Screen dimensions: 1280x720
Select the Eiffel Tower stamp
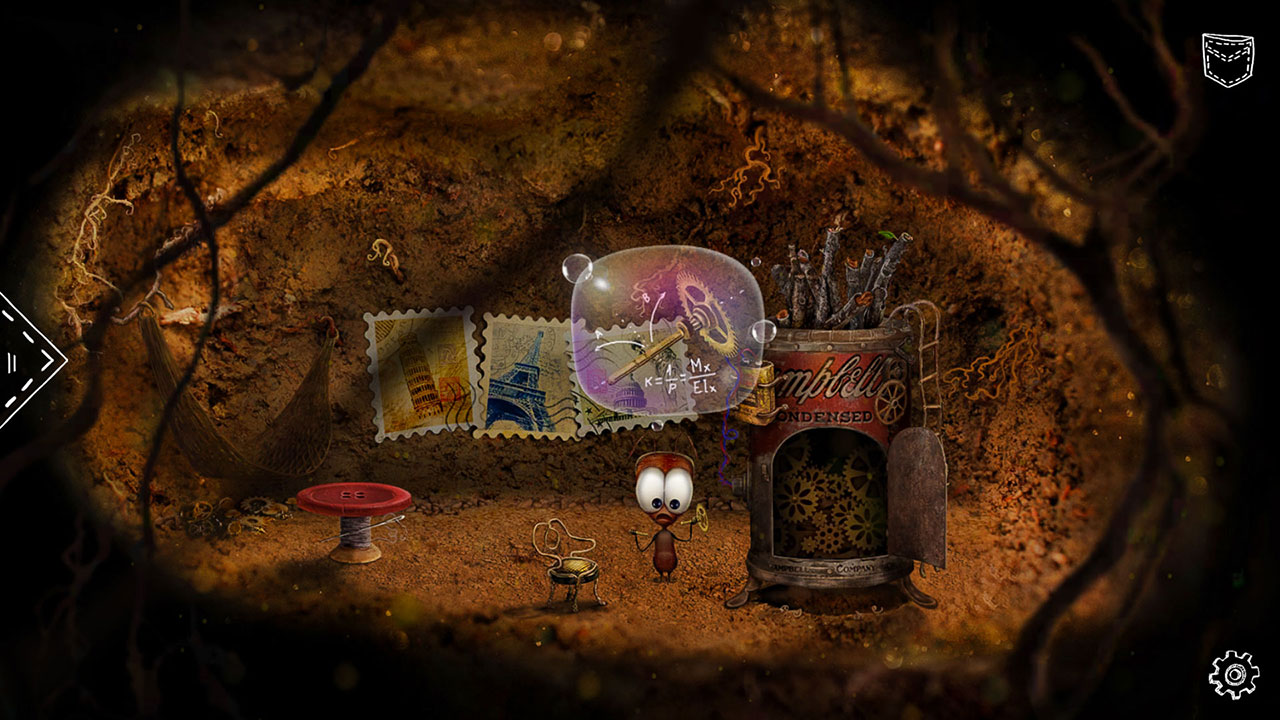pyautogui.click(x=527, y=375)
